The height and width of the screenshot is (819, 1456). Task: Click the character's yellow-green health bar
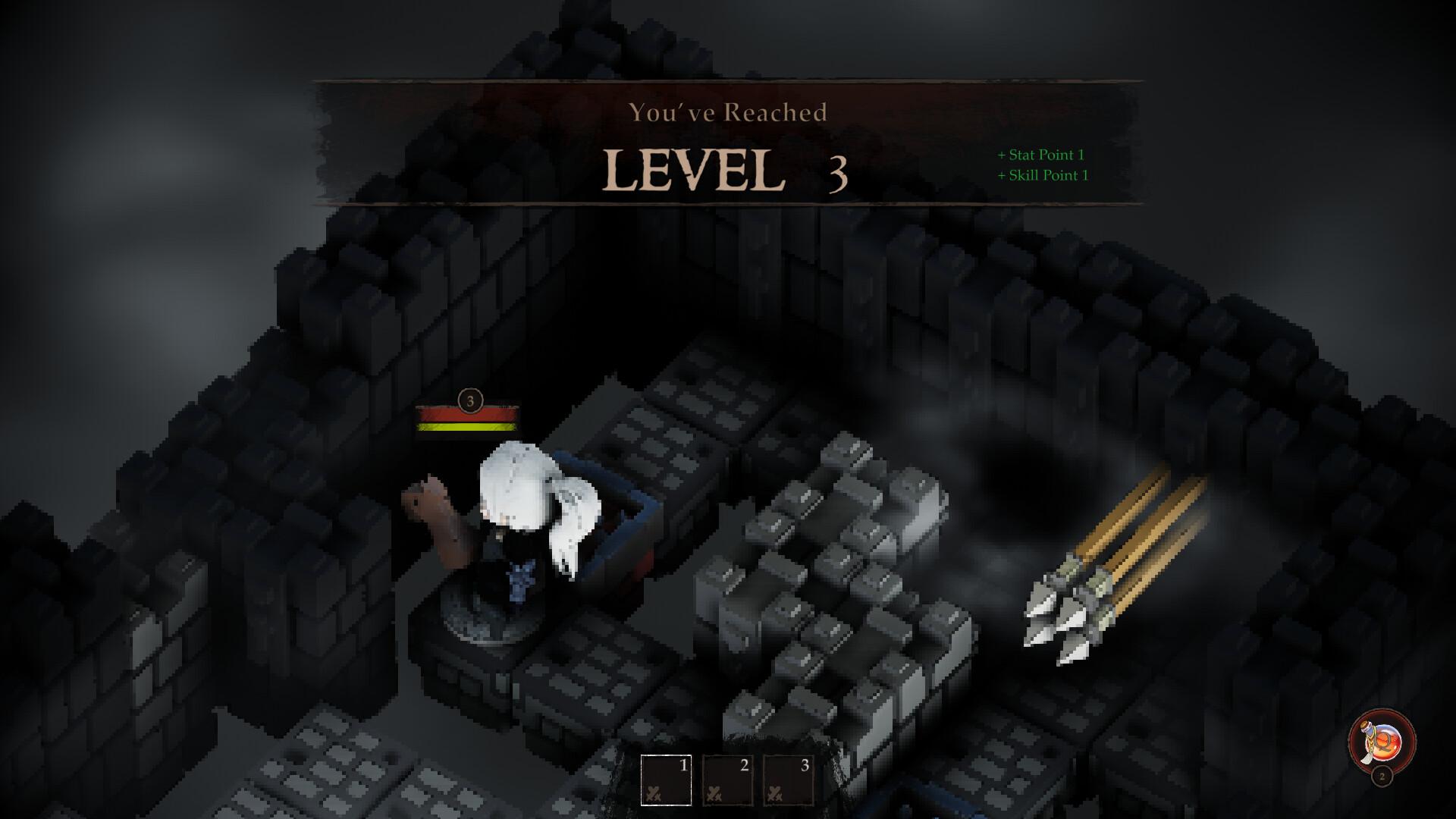468,426
